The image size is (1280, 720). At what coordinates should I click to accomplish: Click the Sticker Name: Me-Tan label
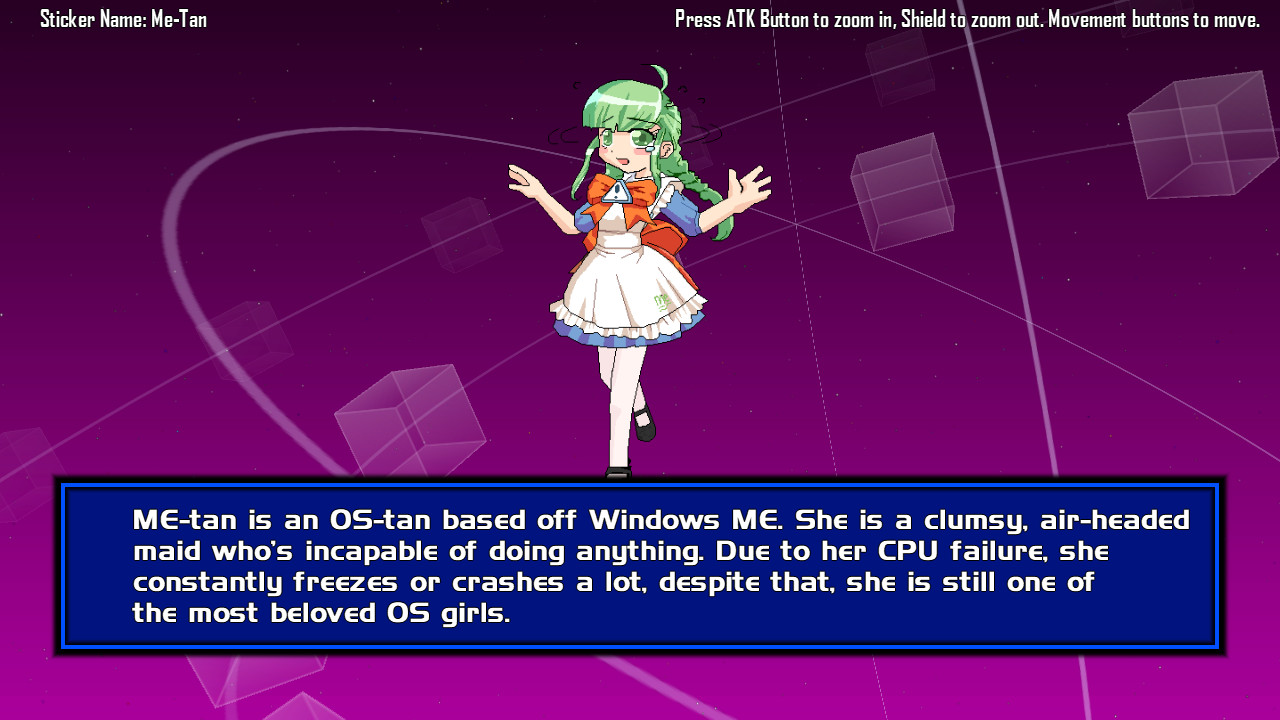[x=124, y=18]
